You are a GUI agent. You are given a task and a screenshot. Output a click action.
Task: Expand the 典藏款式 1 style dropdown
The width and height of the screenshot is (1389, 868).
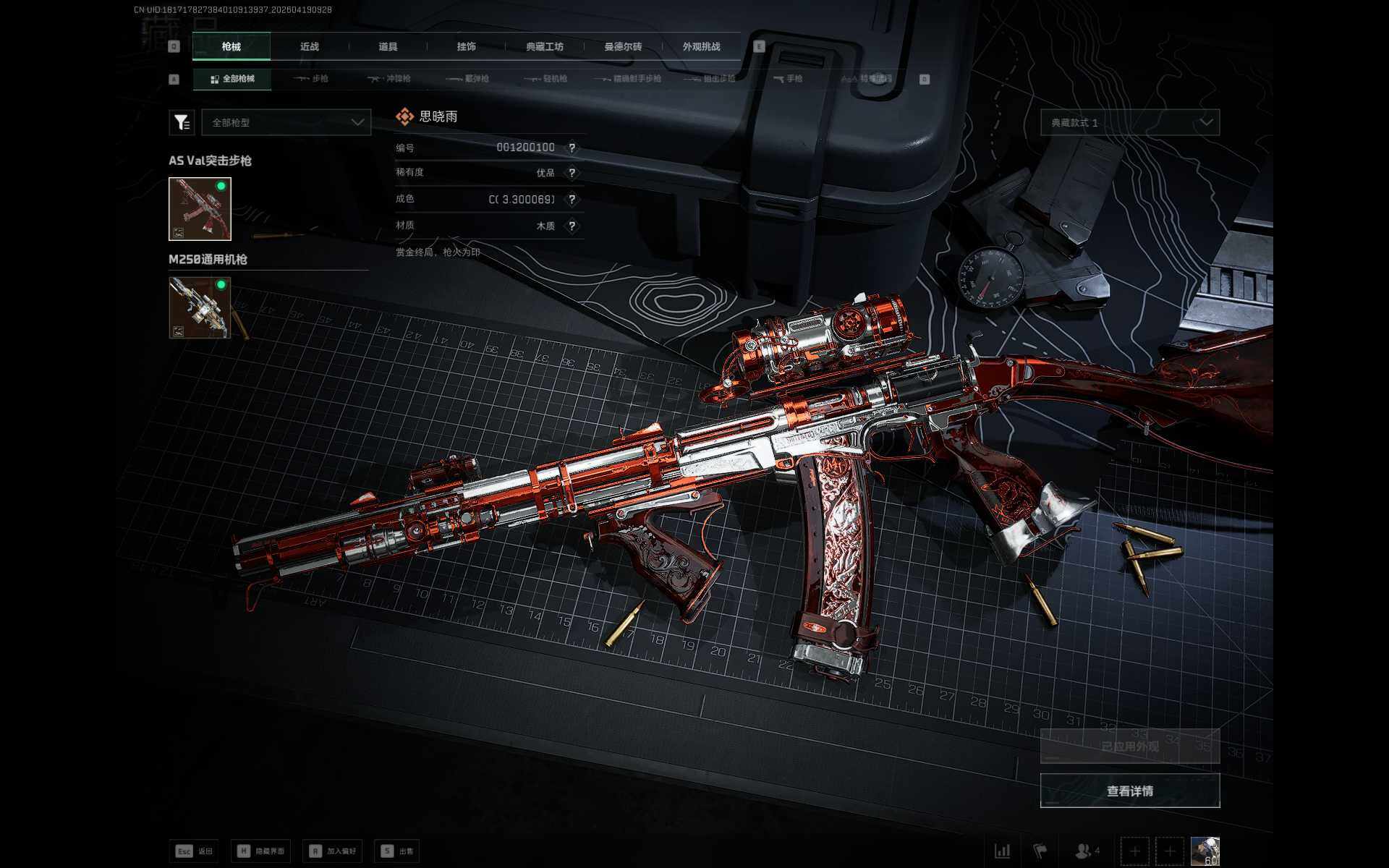(1129, 123)
